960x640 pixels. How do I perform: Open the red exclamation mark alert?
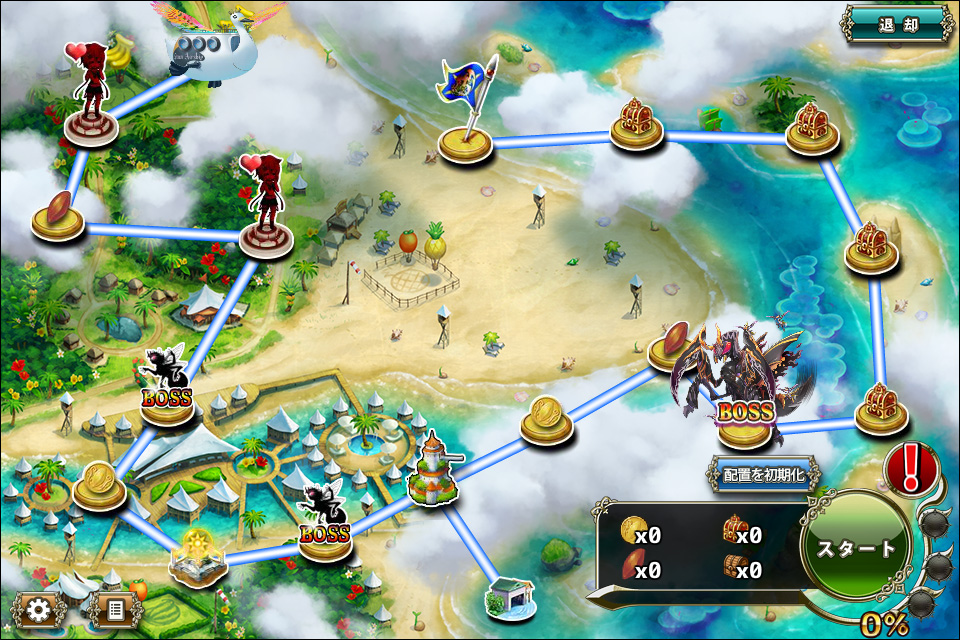point(911,468)
